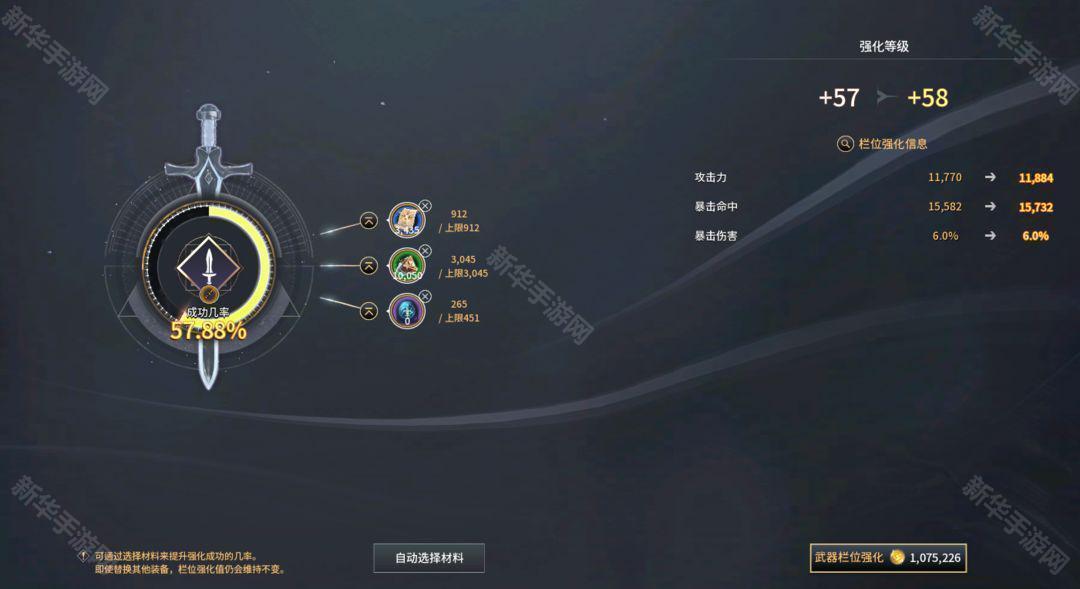This screenshot has height=589, width=1080.
Task: Maximize the blue scroll material amount
Action: pyautogui.click(x=369, y=221)
